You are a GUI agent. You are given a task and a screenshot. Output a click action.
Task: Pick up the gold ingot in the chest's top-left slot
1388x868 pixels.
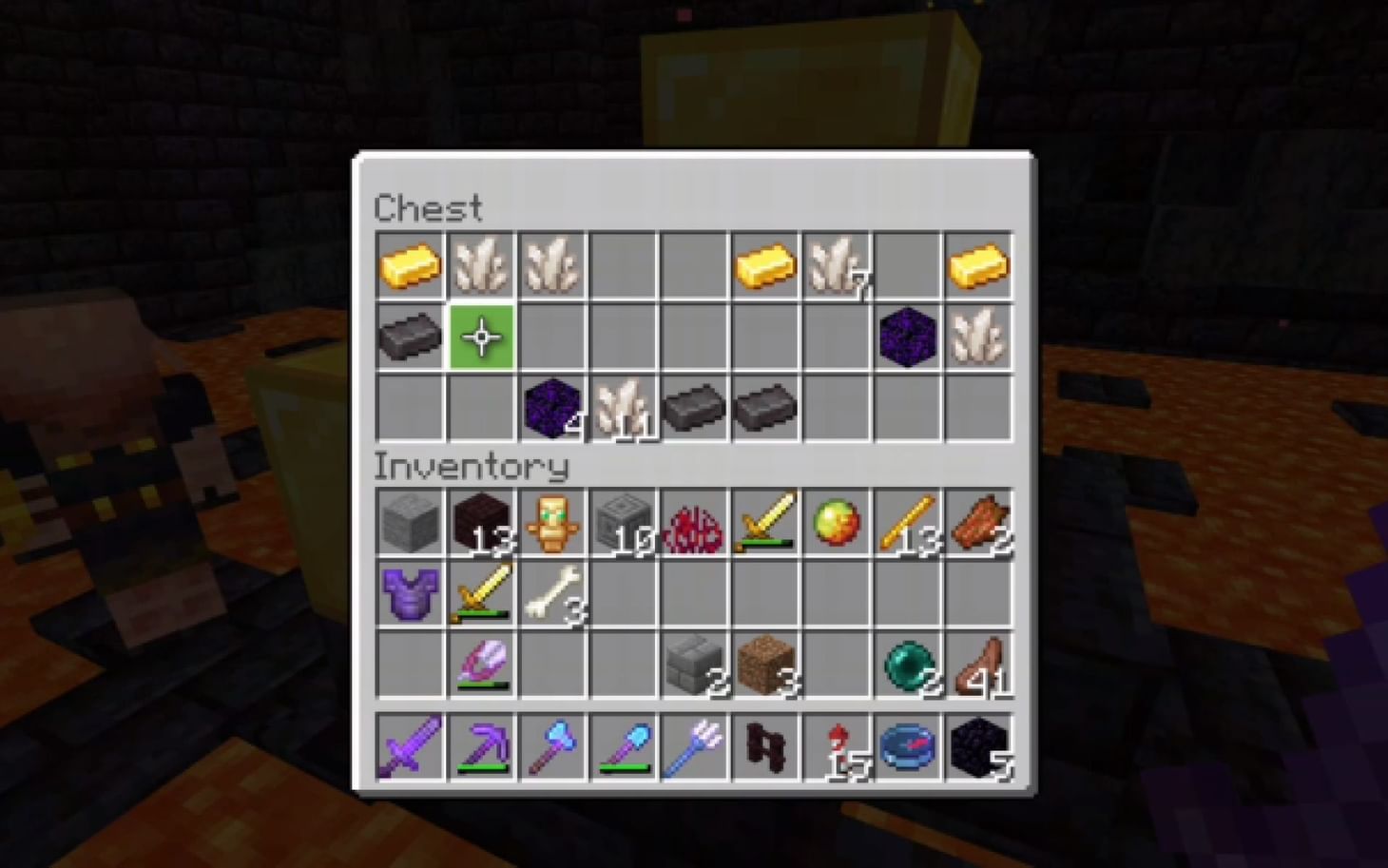(x=411, y=266)
